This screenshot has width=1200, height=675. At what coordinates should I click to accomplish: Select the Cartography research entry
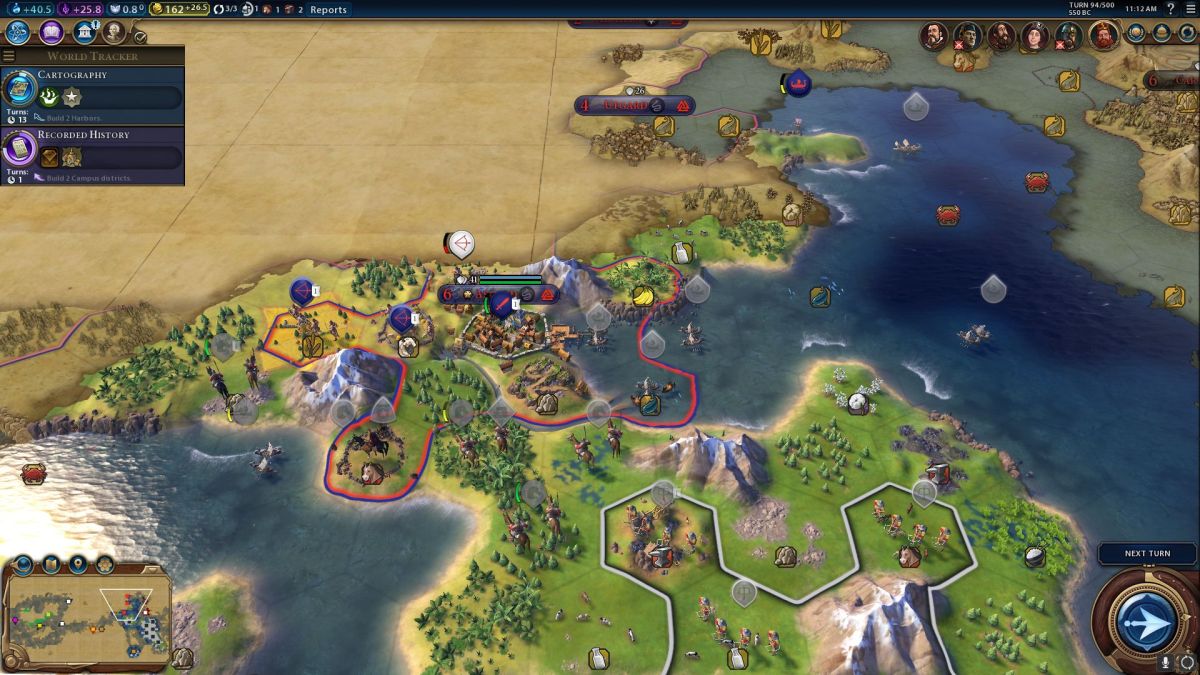pyautogui.click(x=93, y=94)
